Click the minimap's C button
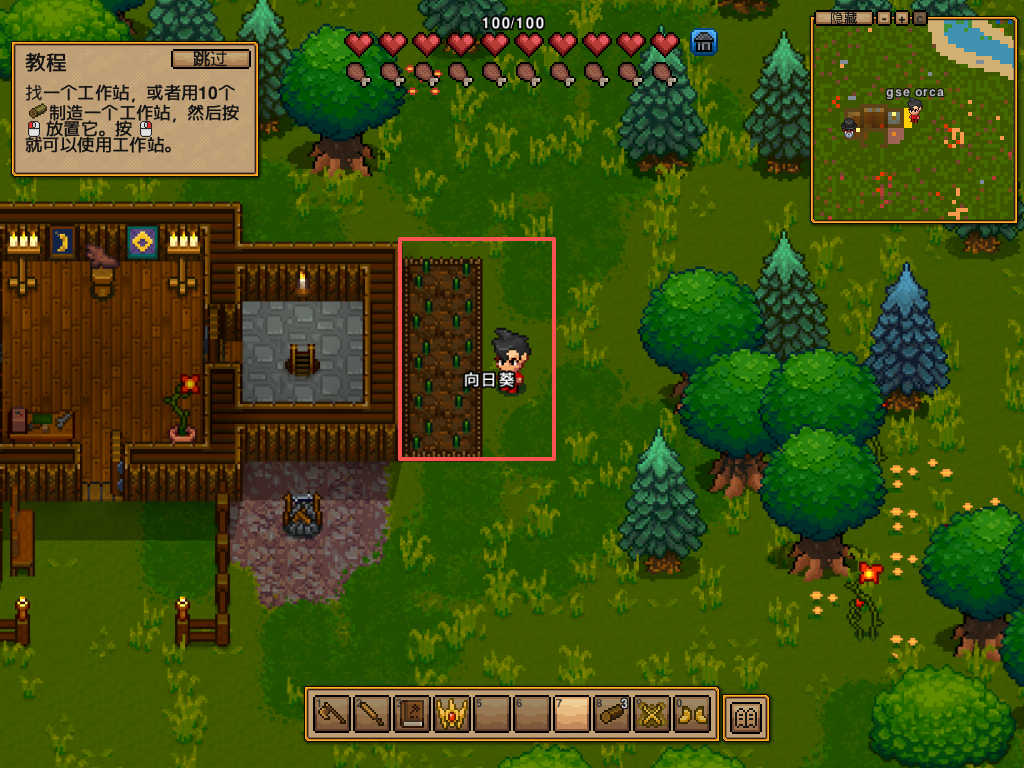 pyautogui.click(x=919, y=18)
